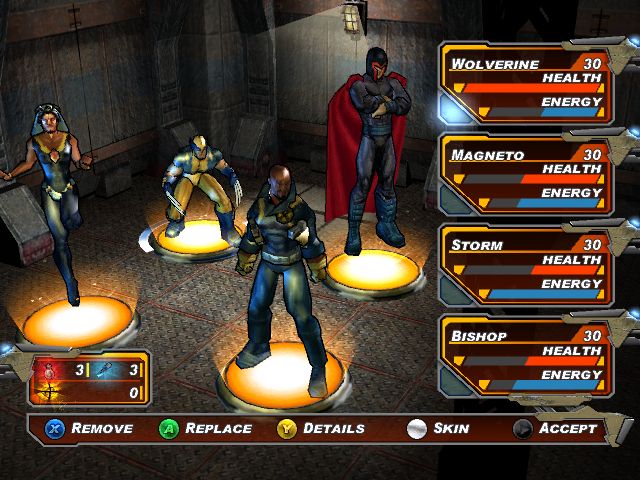Choose the Magneto team panel

(527, 175)
